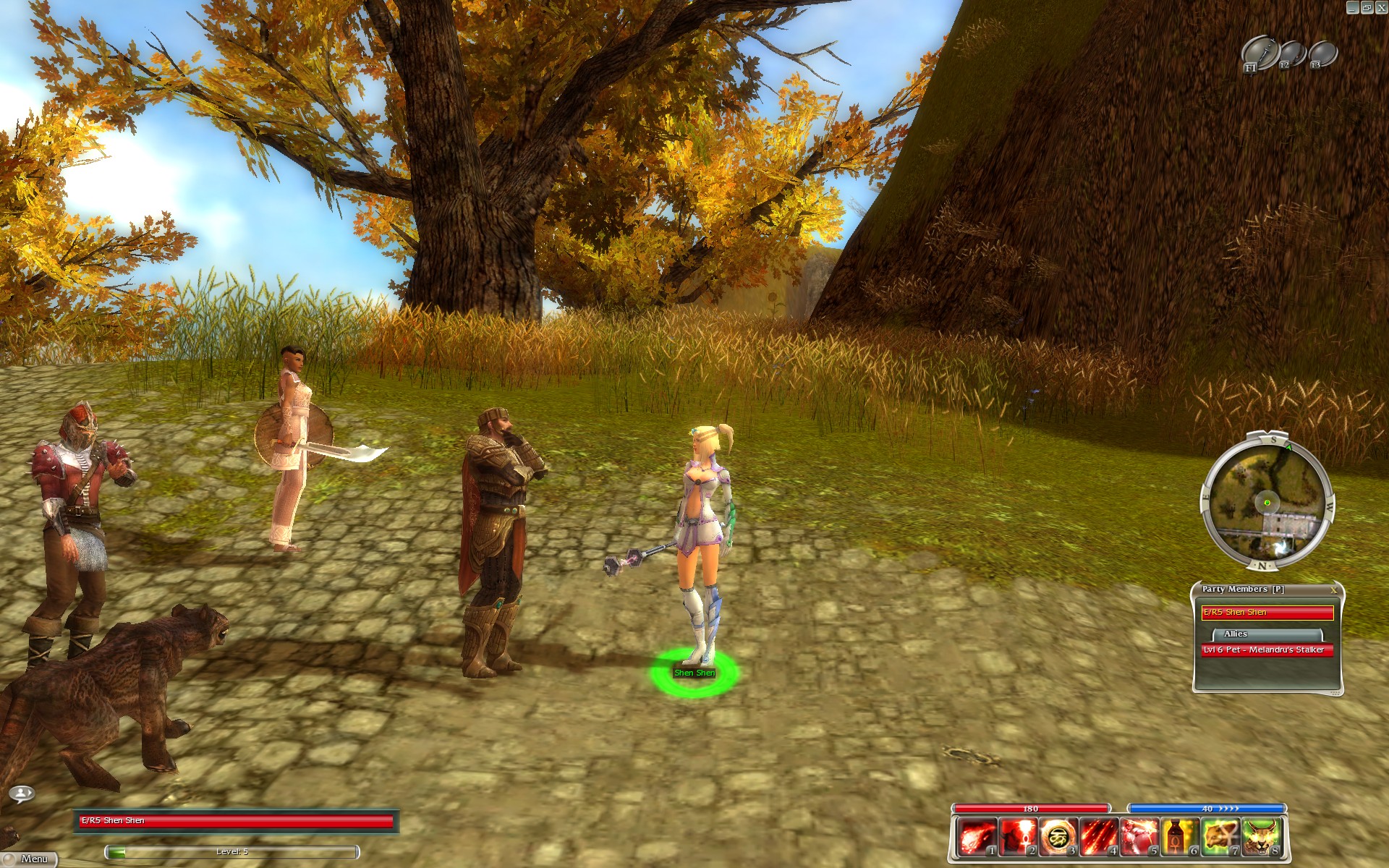Open the chat speech bubble icon
Screen dimensions: 1389x868
(x=22, y=794)
